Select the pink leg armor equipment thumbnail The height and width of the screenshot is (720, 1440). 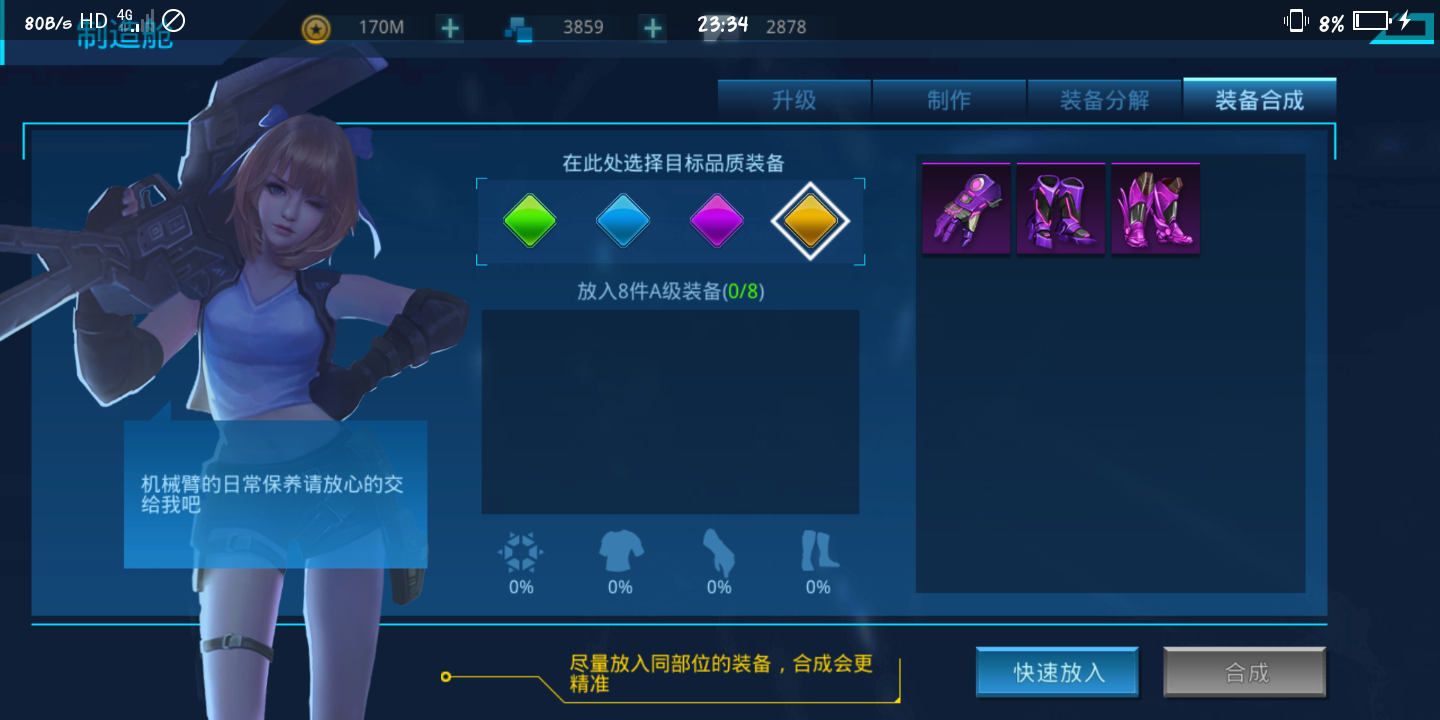click(1155, 208)
